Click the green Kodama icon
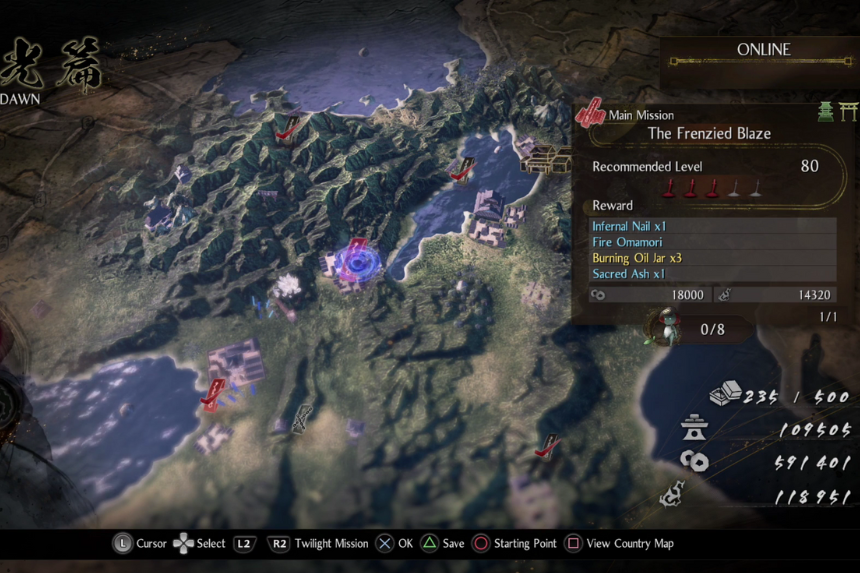The image size is (860, 573). [663, 326]
